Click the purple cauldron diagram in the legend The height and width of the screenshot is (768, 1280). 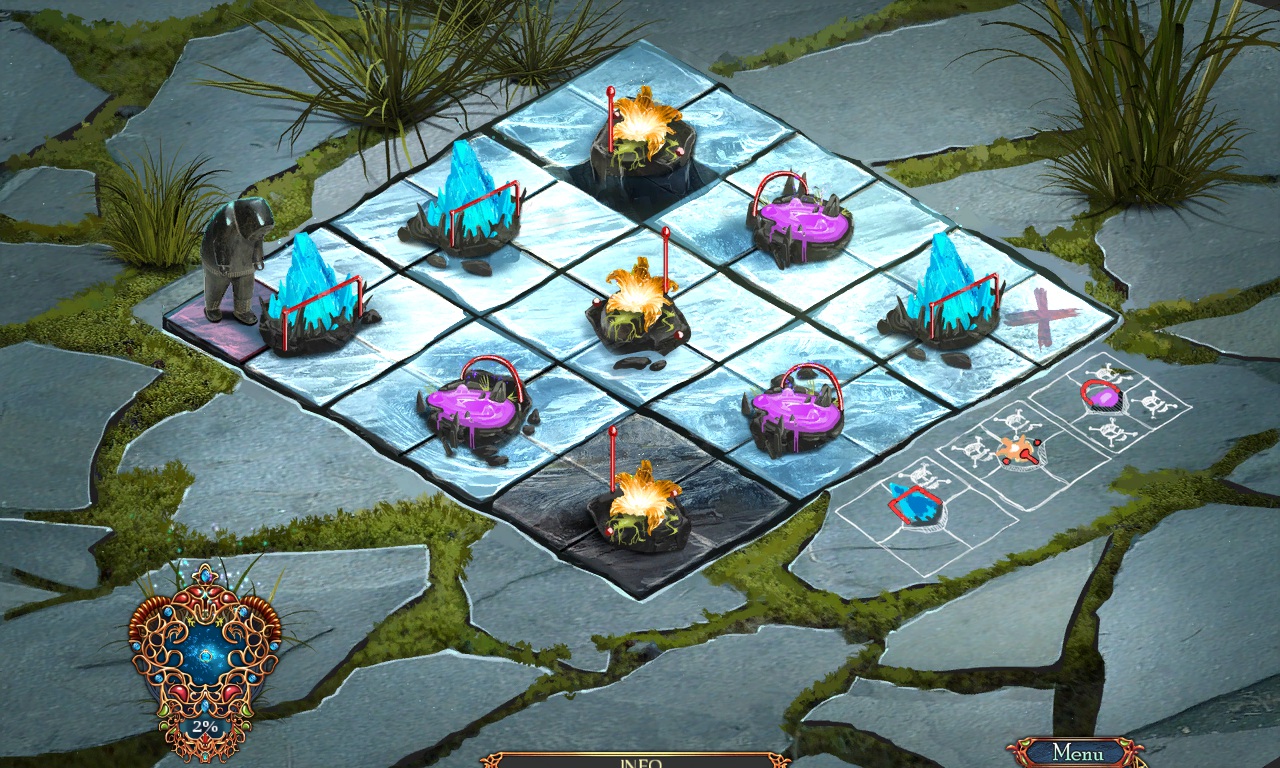click(1100, 397)
